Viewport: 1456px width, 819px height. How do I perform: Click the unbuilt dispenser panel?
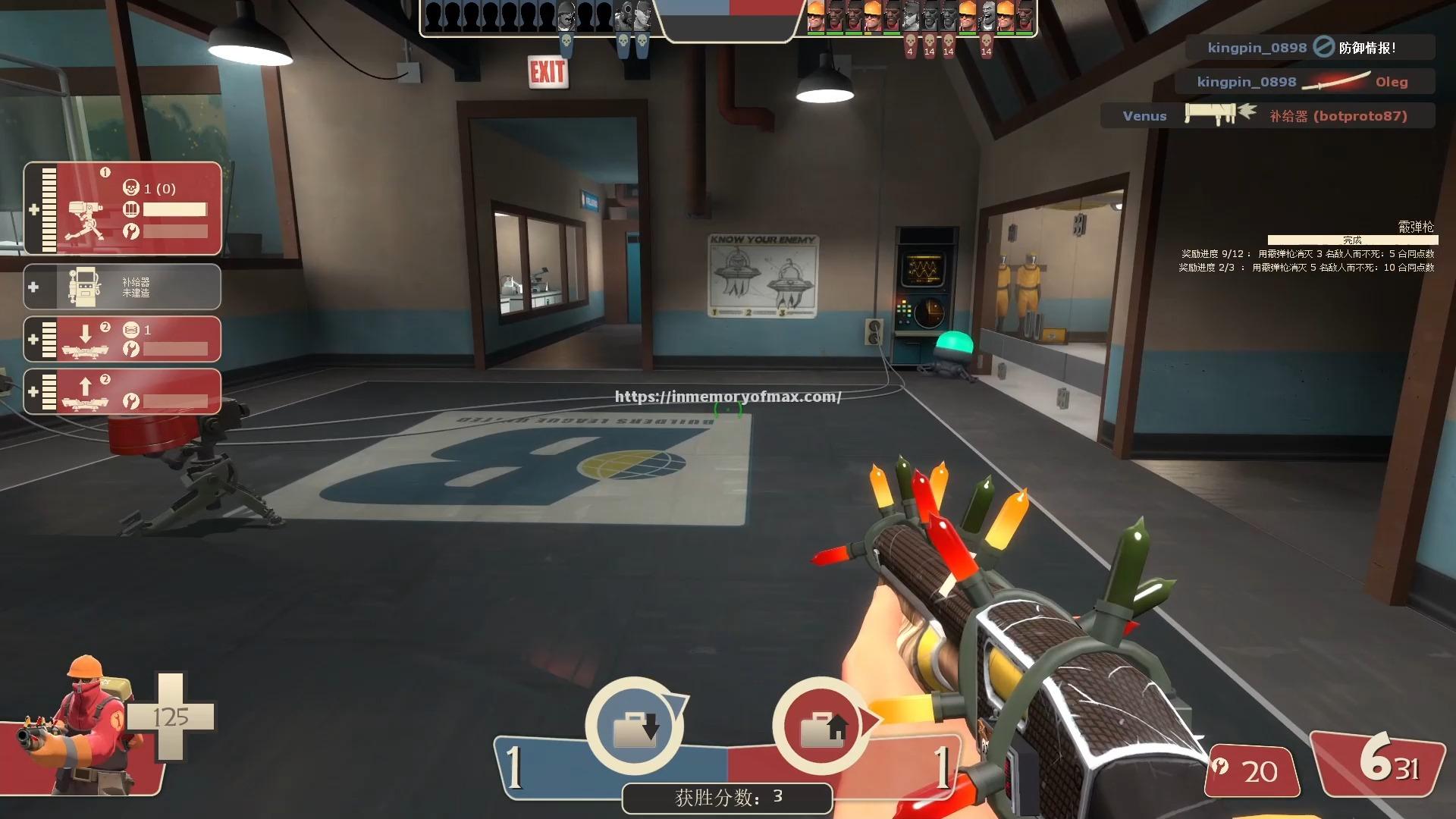(123, 287)
